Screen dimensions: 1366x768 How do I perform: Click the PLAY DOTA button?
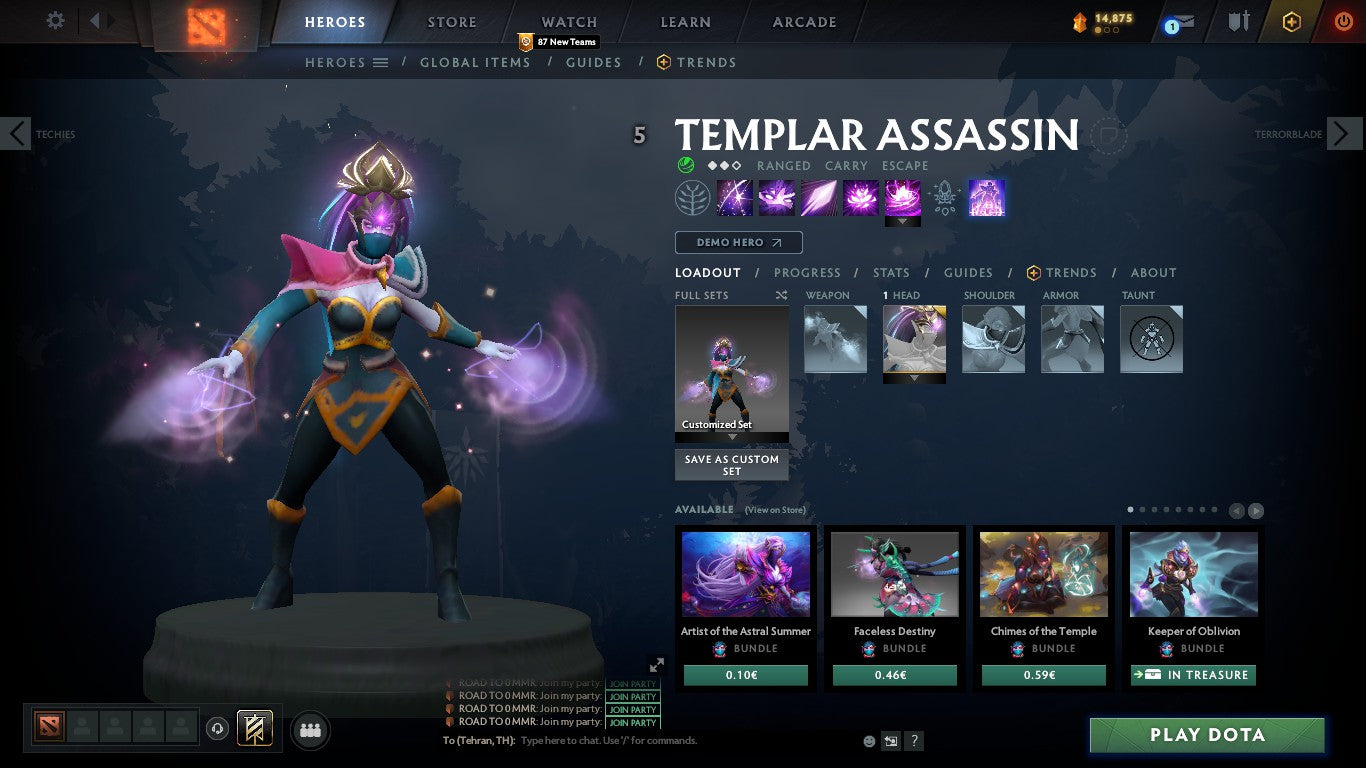1207,735
